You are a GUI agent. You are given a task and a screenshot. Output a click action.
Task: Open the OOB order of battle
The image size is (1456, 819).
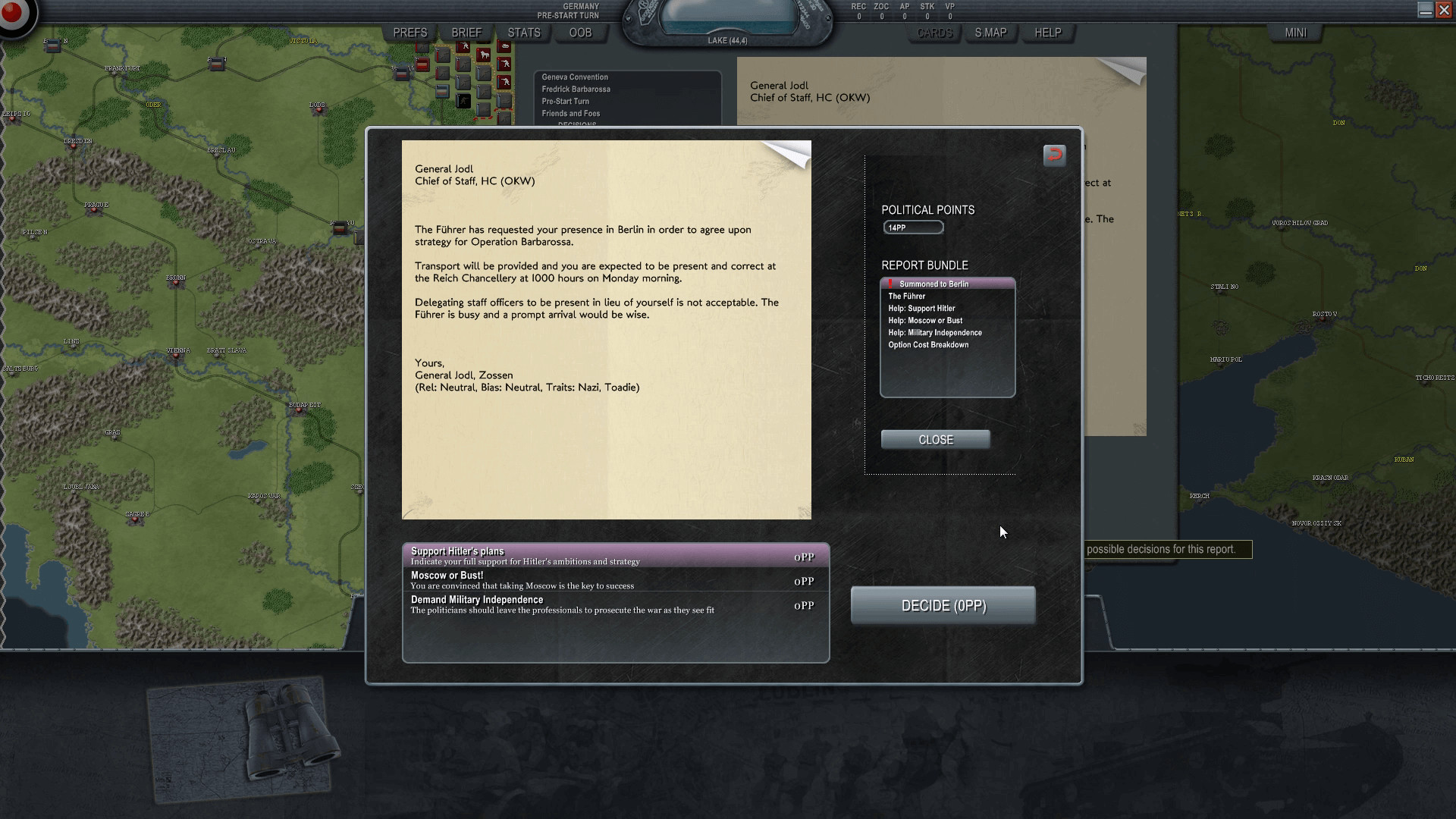[x=580, y=33]
